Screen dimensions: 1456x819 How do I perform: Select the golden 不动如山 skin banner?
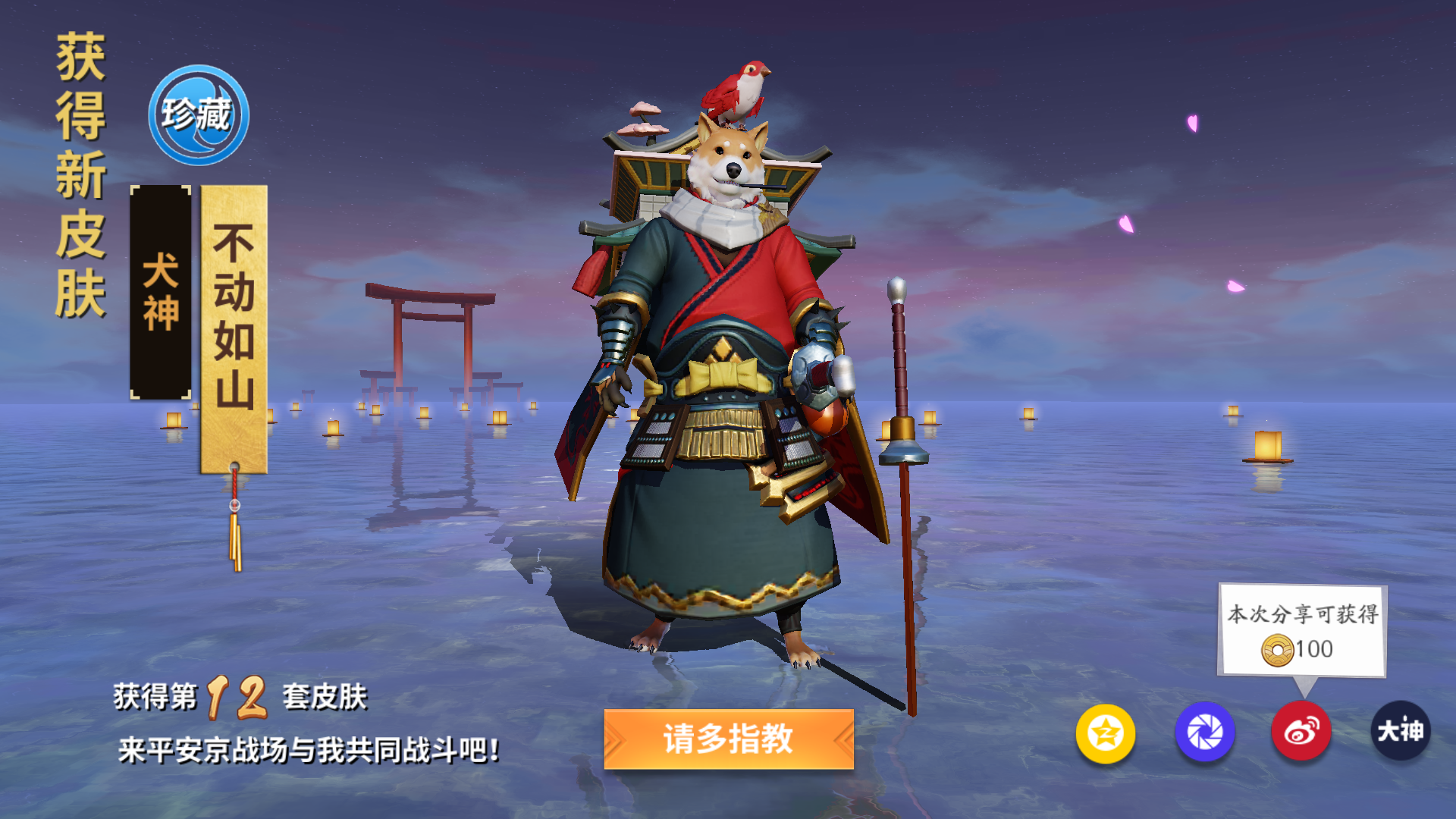click(x=232, y=326)
